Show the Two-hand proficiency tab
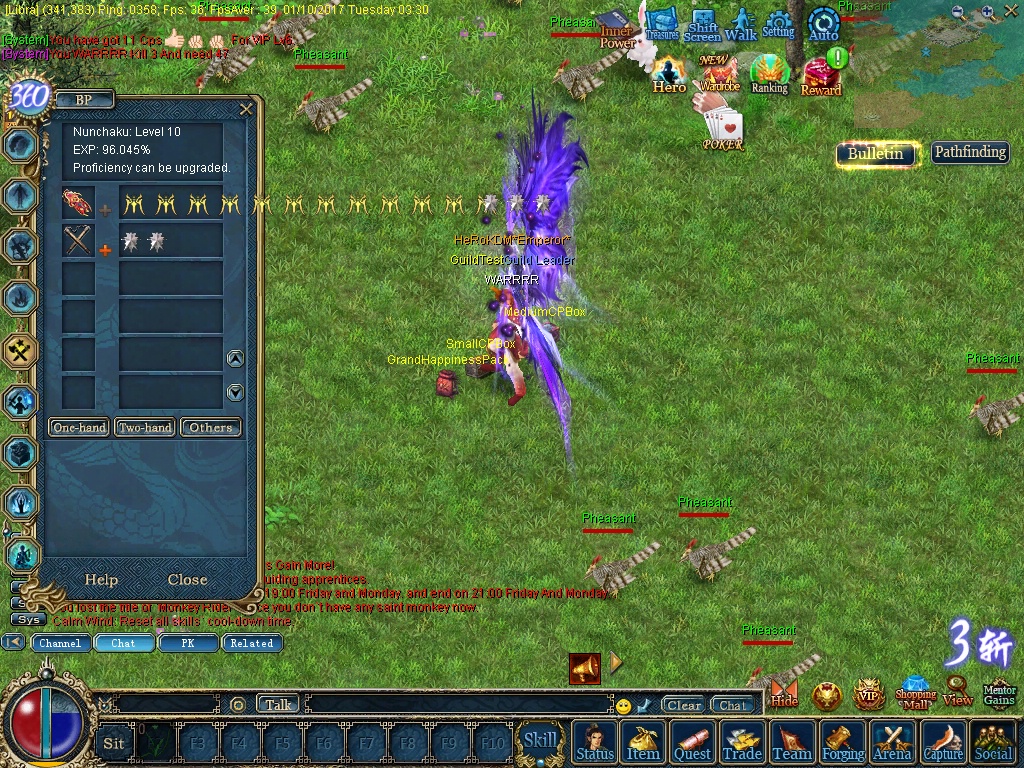Image resolution: width=1024 pixels, height=768 pixels. click(145, 428)
